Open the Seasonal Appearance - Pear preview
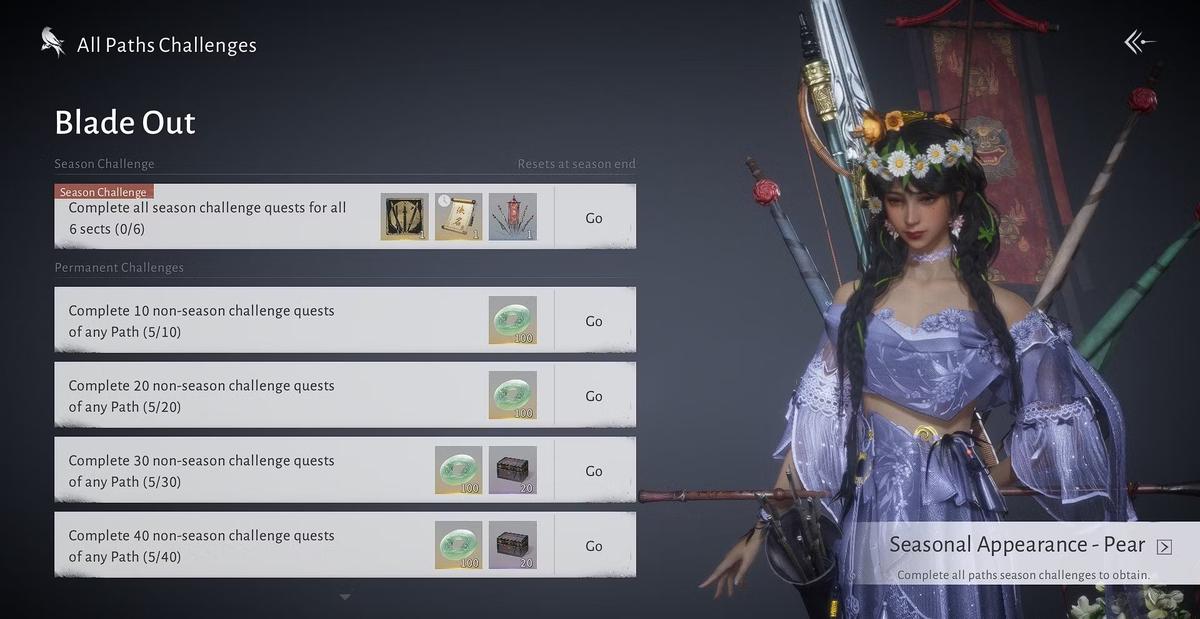Viewport: 1200px width, 619px height. (x=1164, y=546)
